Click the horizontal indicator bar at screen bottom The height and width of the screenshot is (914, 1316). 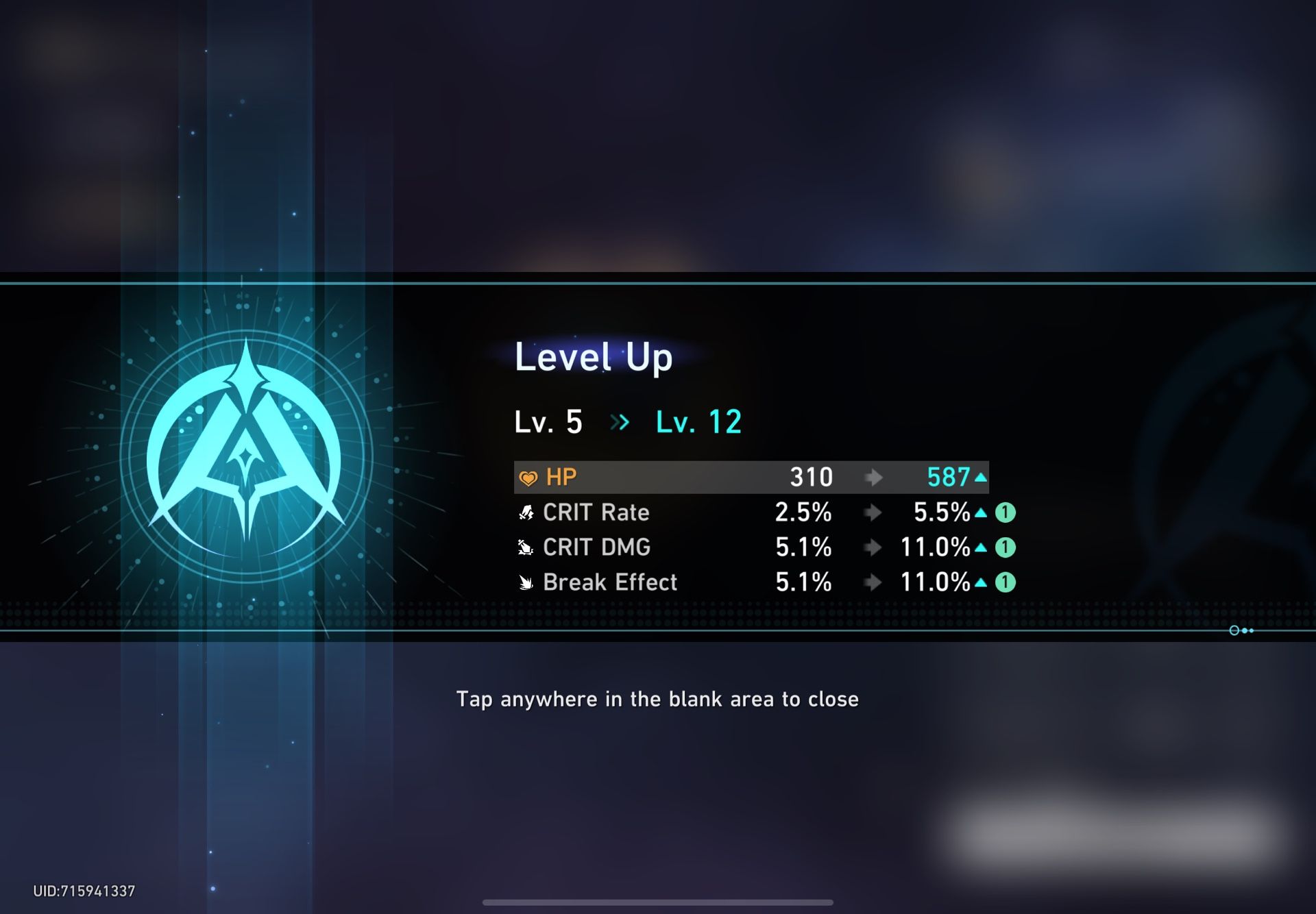658,902
